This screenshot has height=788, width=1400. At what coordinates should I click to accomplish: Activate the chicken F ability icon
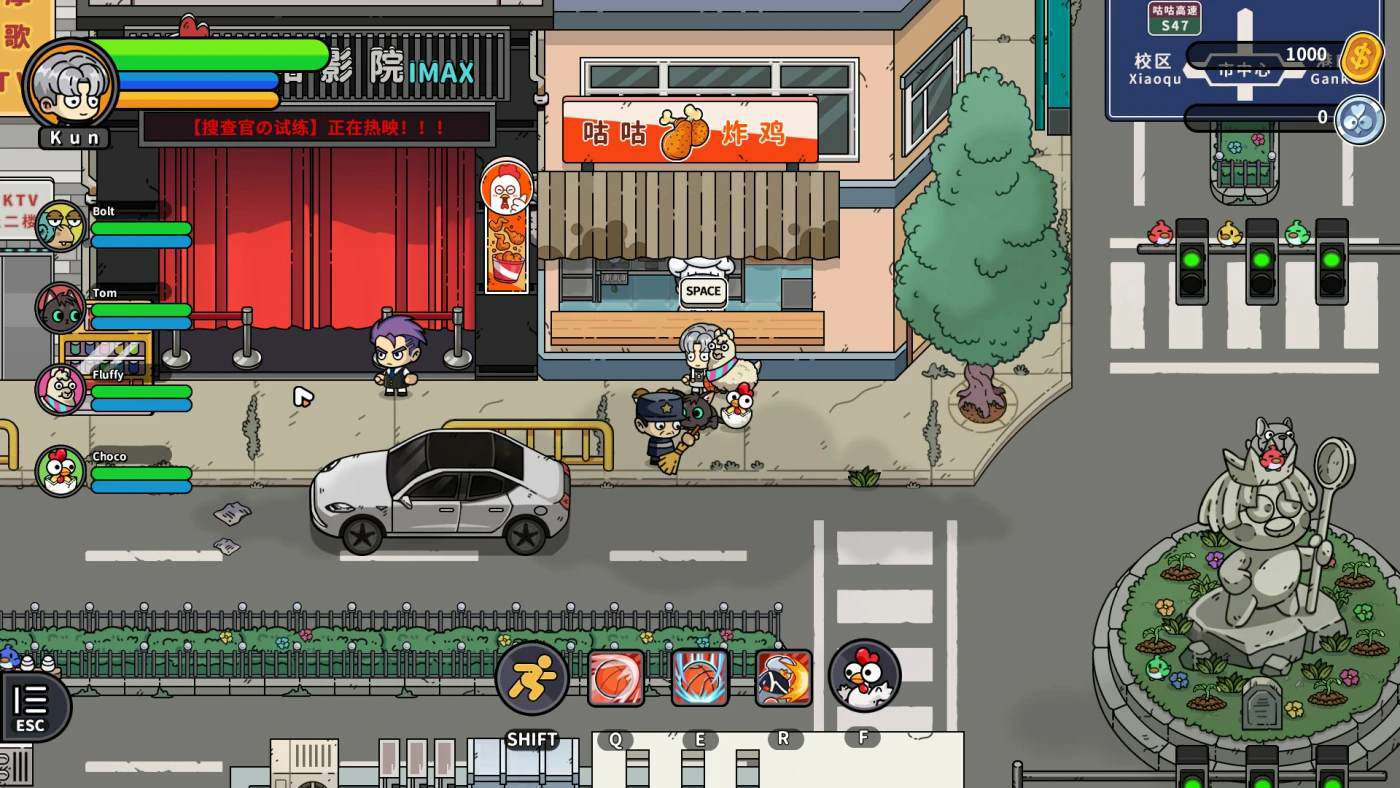click(864, 676)
